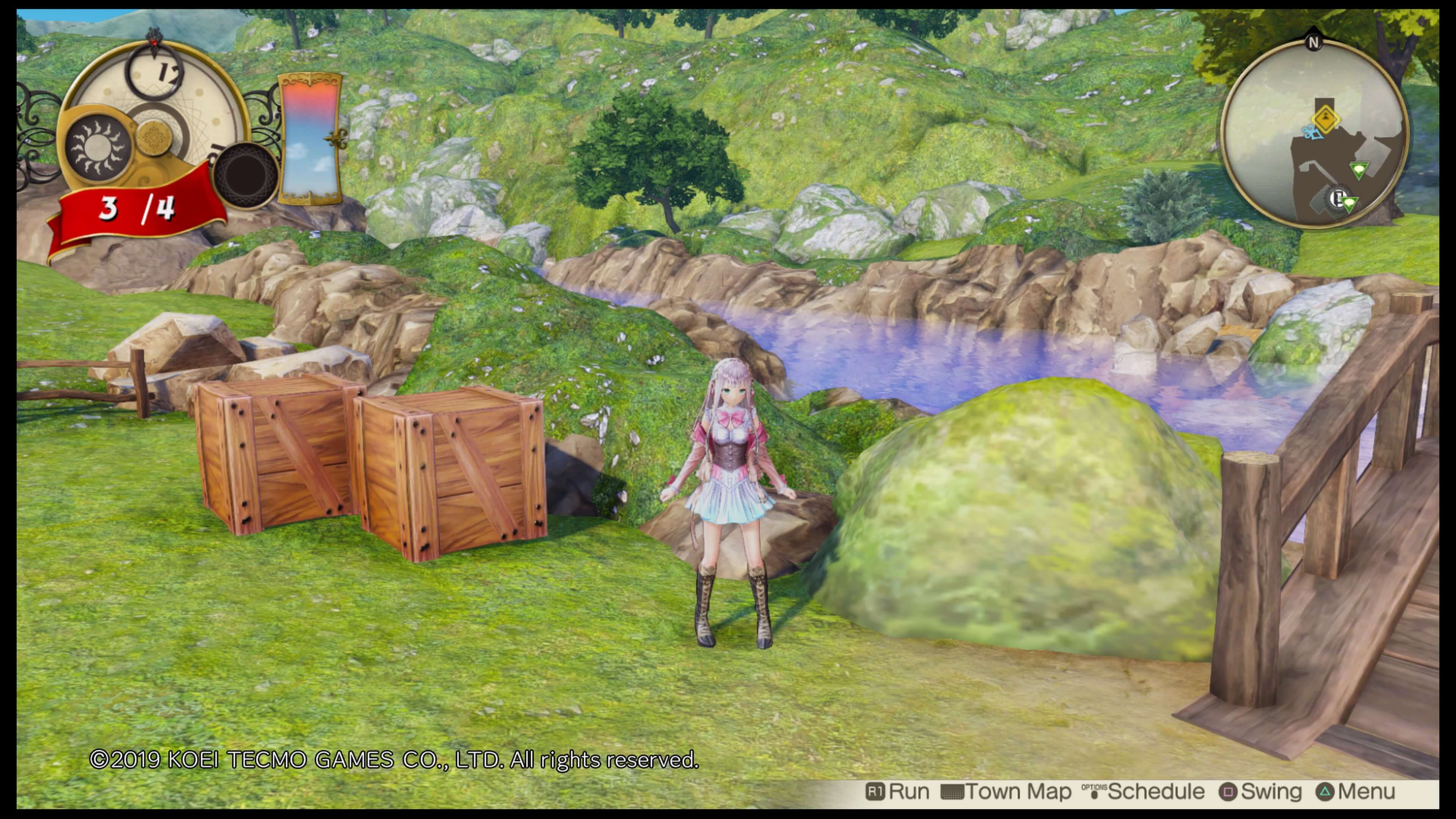Choose the upper green speech-bubble marker on the minimap
1456x819 pixels.
[x=1359, y=169]
